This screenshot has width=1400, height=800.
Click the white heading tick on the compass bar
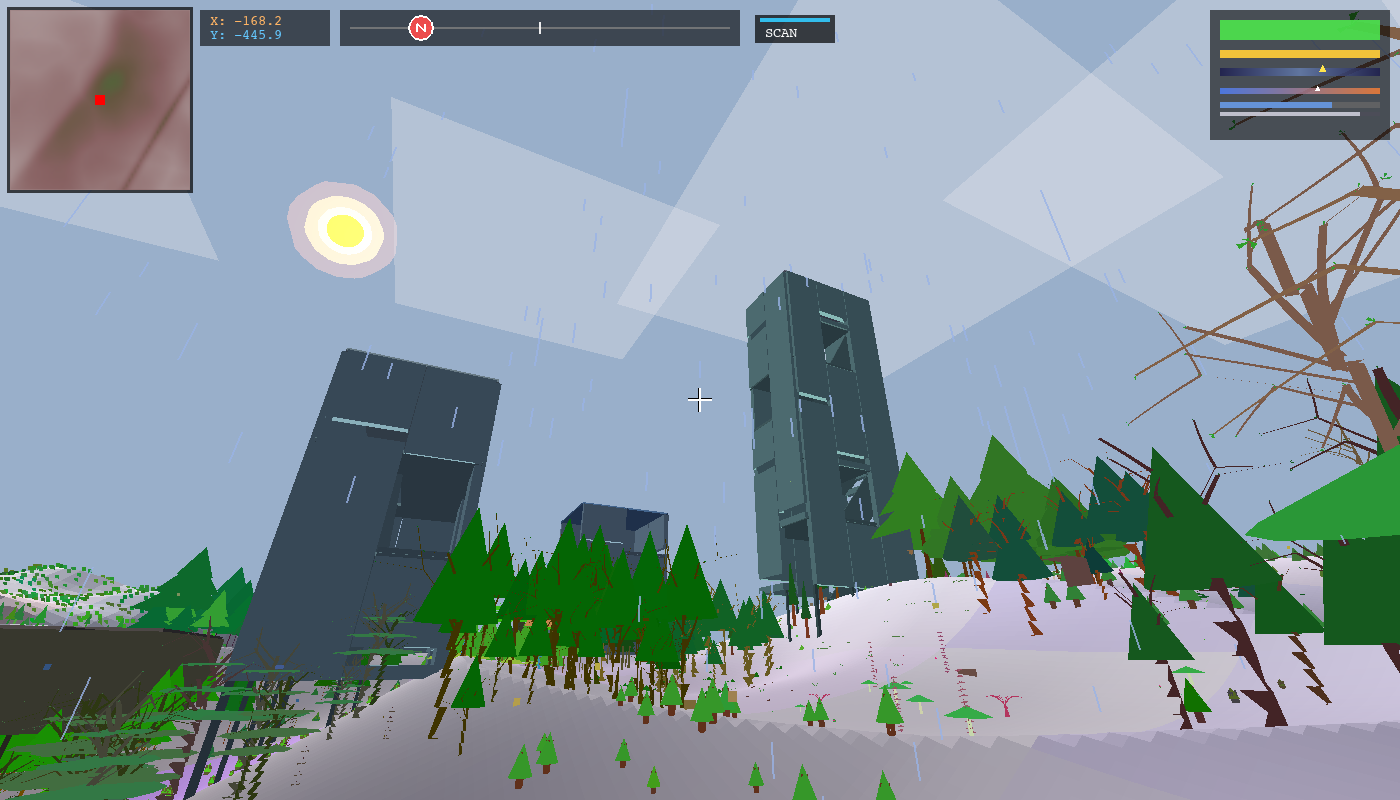[539, 28]
